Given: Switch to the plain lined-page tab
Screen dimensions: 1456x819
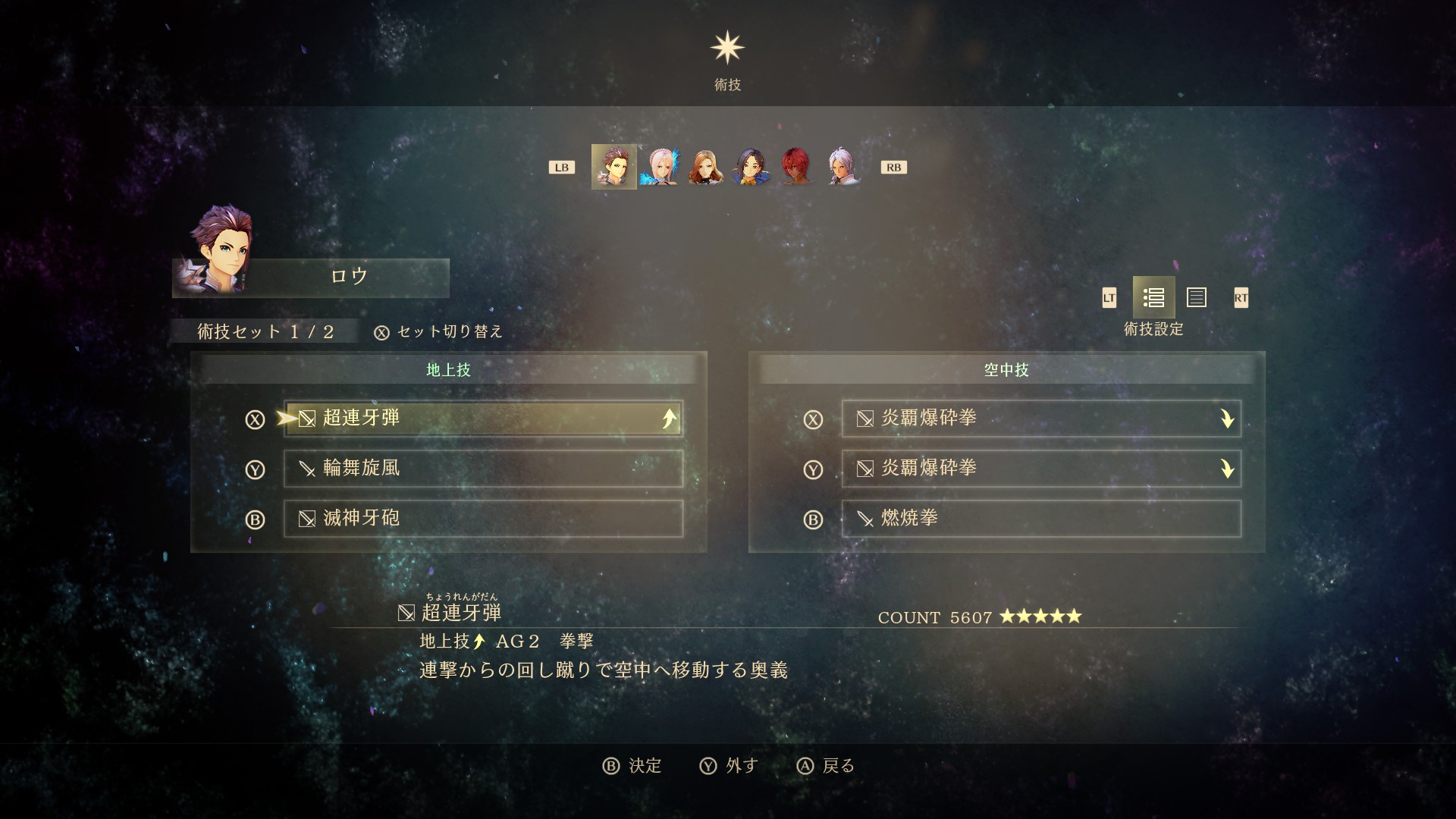Looking at the screenshot, I should [1197, 298].
